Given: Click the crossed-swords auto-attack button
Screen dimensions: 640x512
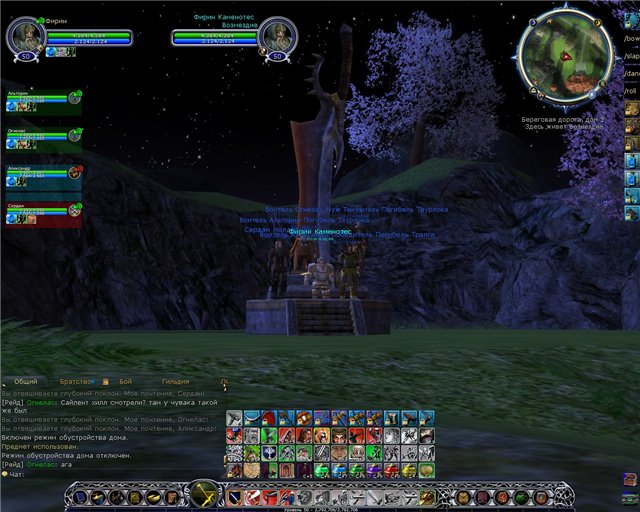Looking at the screenshot, I should pyautogui.click(x=205, y=495).
